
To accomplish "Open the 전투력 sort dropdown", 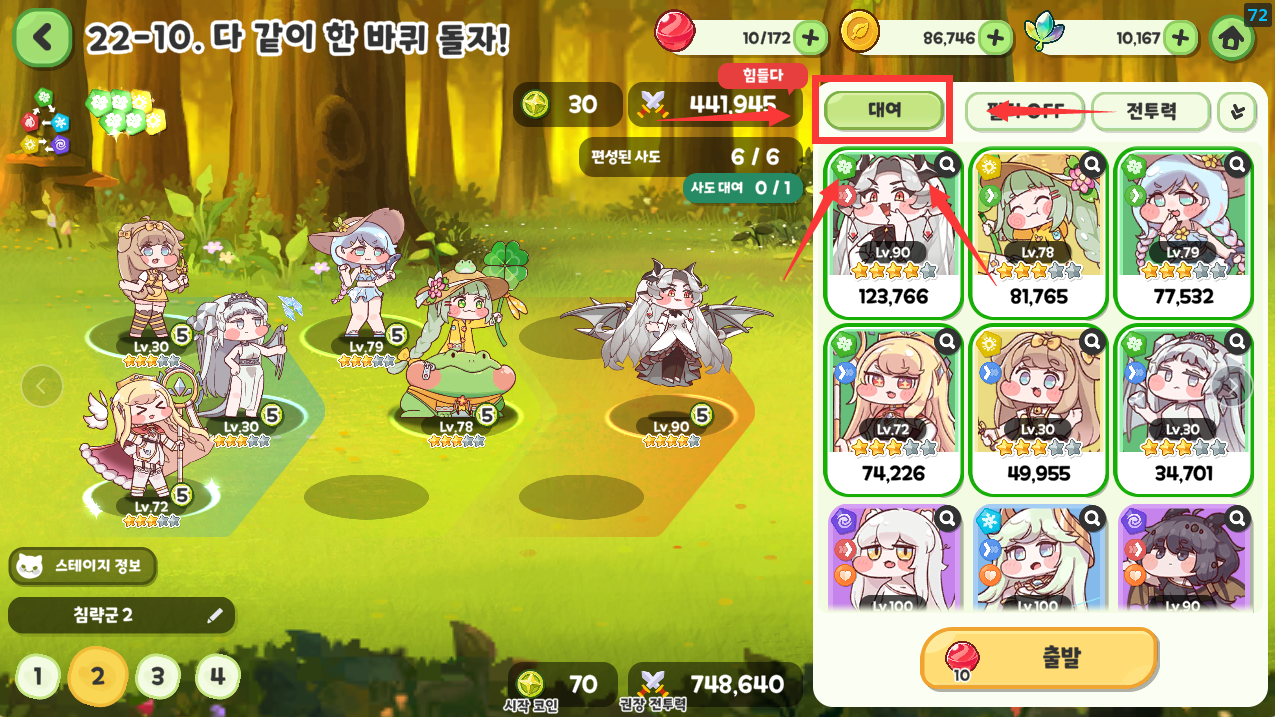I will (1150, 111).
